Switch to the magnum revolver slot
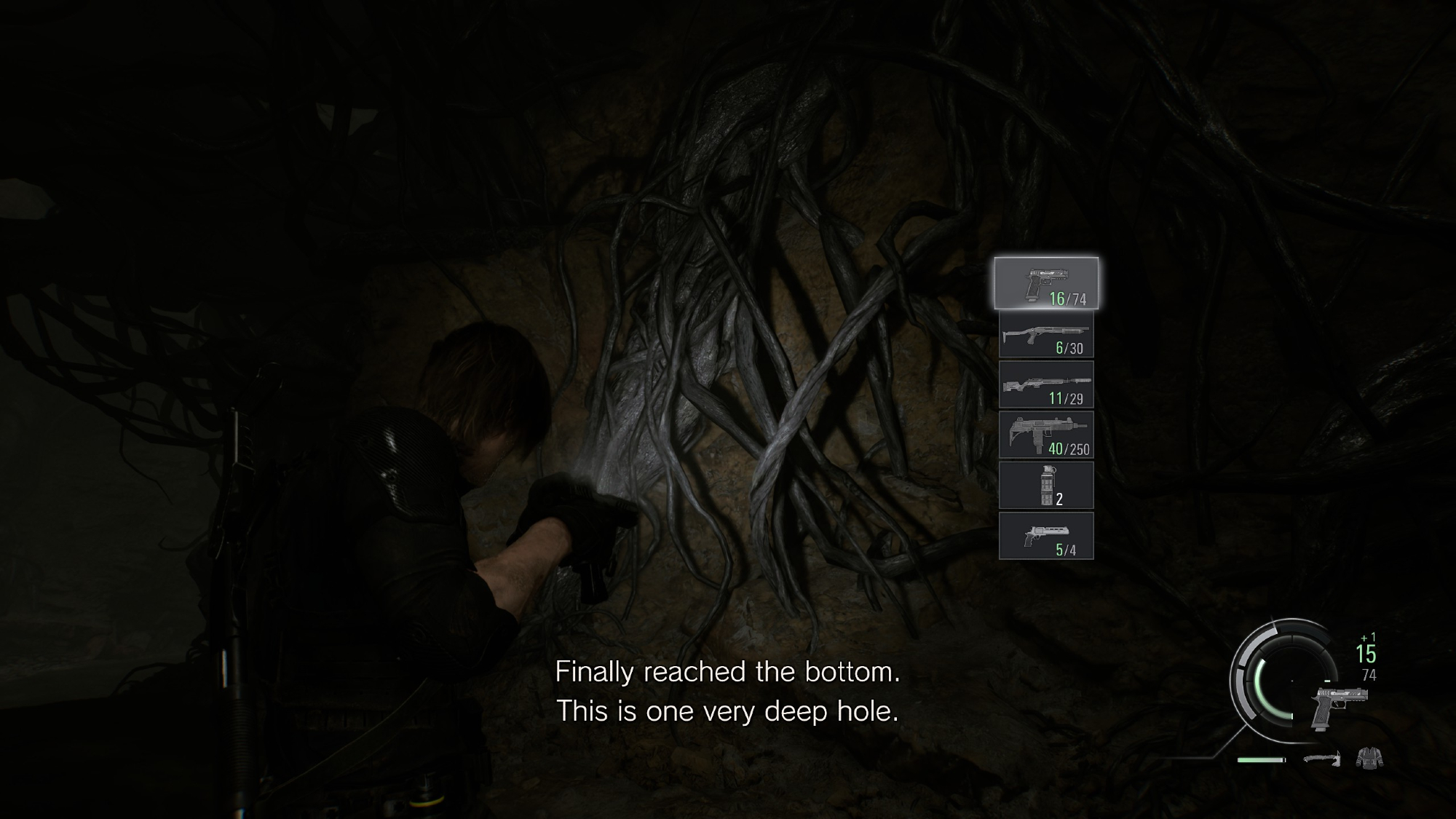The width and height of the screenshot is (1456, 819). coord(1046,536)
